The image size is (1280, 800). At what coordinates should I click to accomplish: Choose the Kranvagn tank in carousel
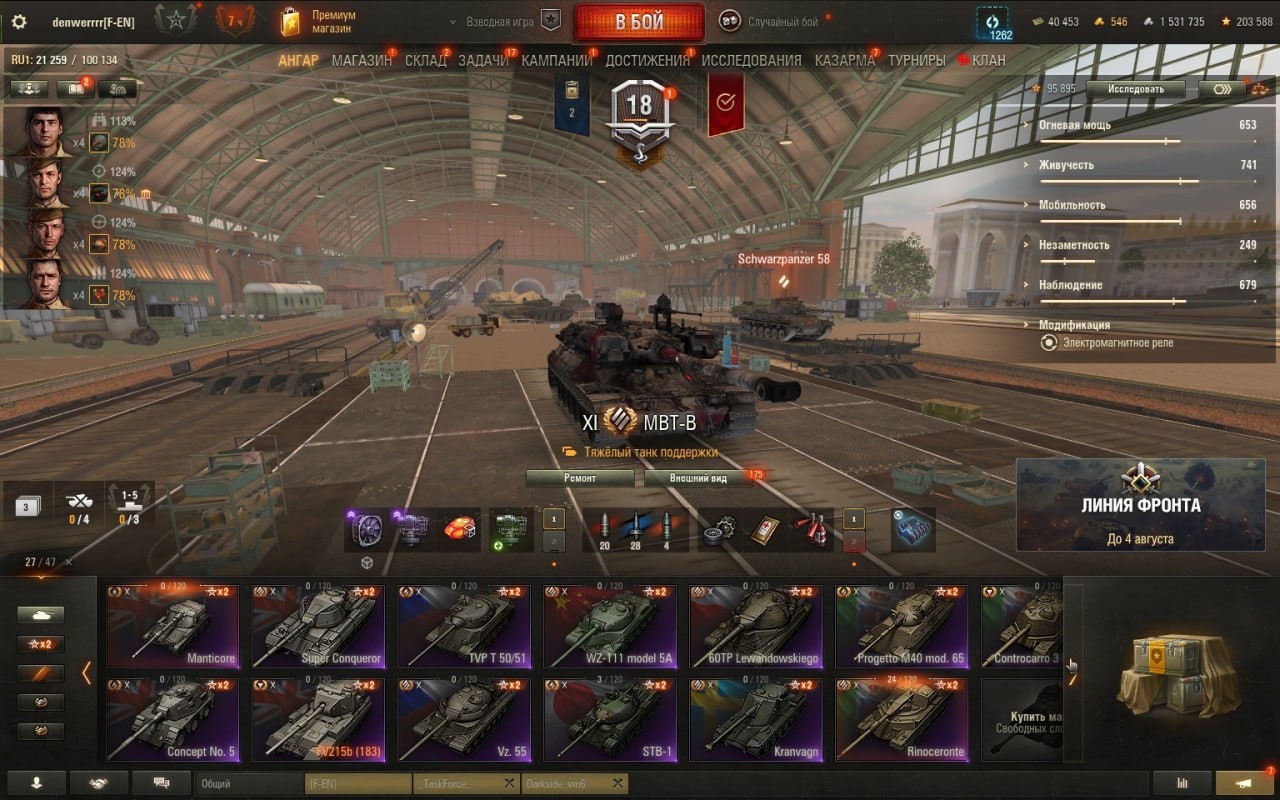pyautogui.click(x=755, y=720)
